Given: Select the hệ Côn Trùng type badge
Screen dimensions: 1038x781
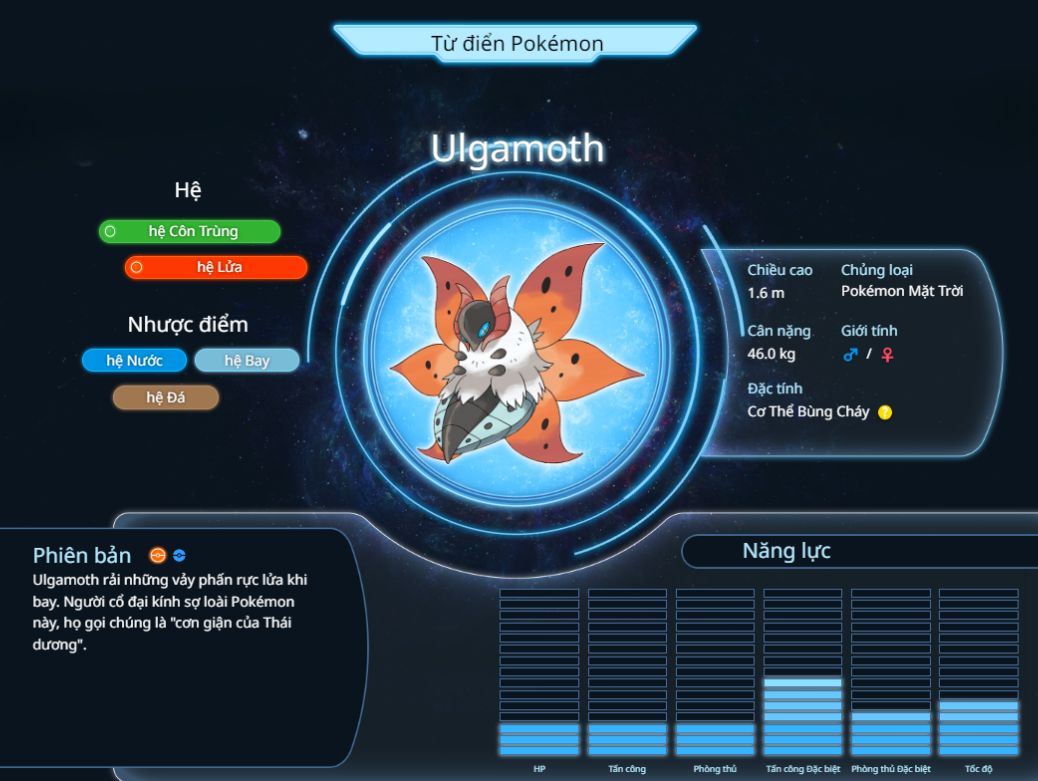Looking at the screenshot, I should click(190, 231).
